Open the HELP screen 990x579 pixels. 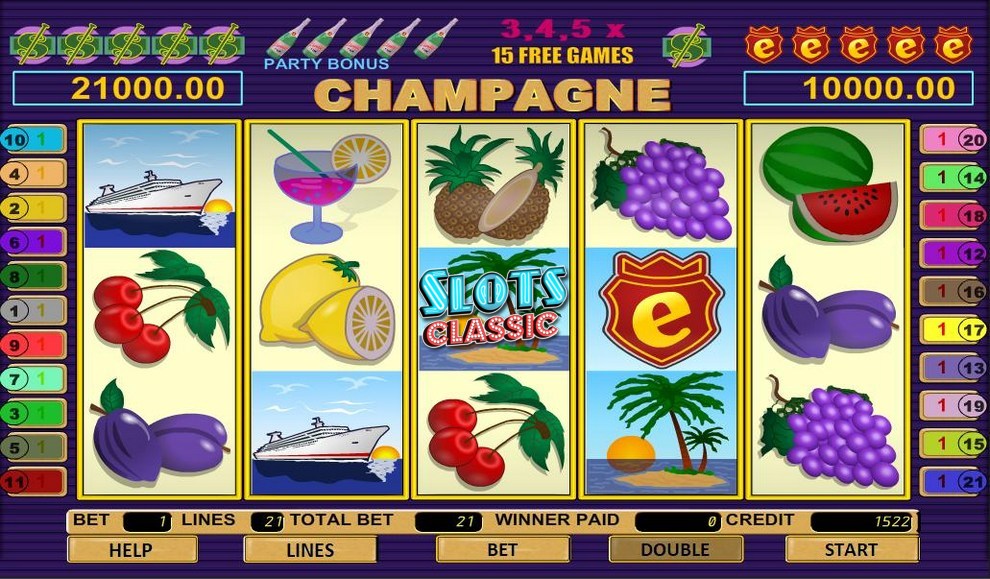coord(131,549)
